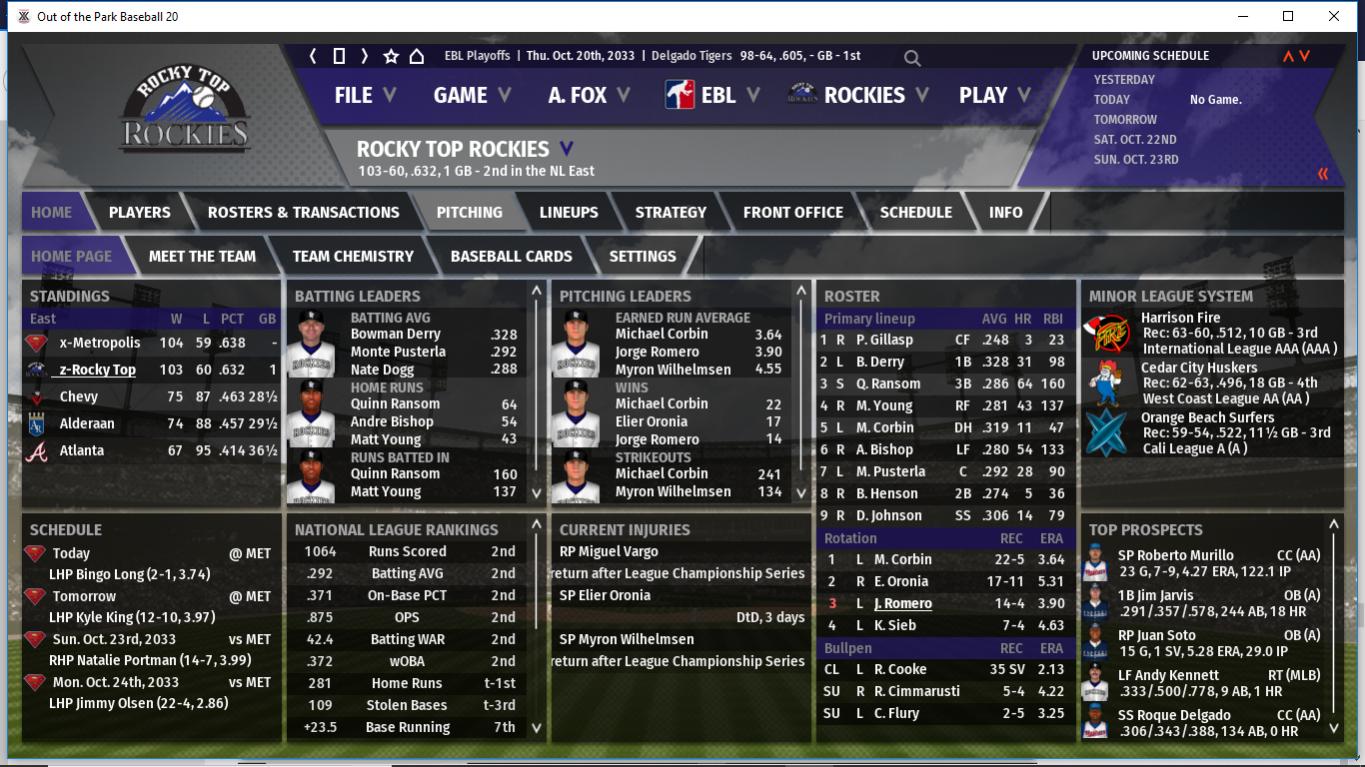The image size is (1365, 767).
Task: Open the Rosters & Transactions tab
Action: (303, 212)
